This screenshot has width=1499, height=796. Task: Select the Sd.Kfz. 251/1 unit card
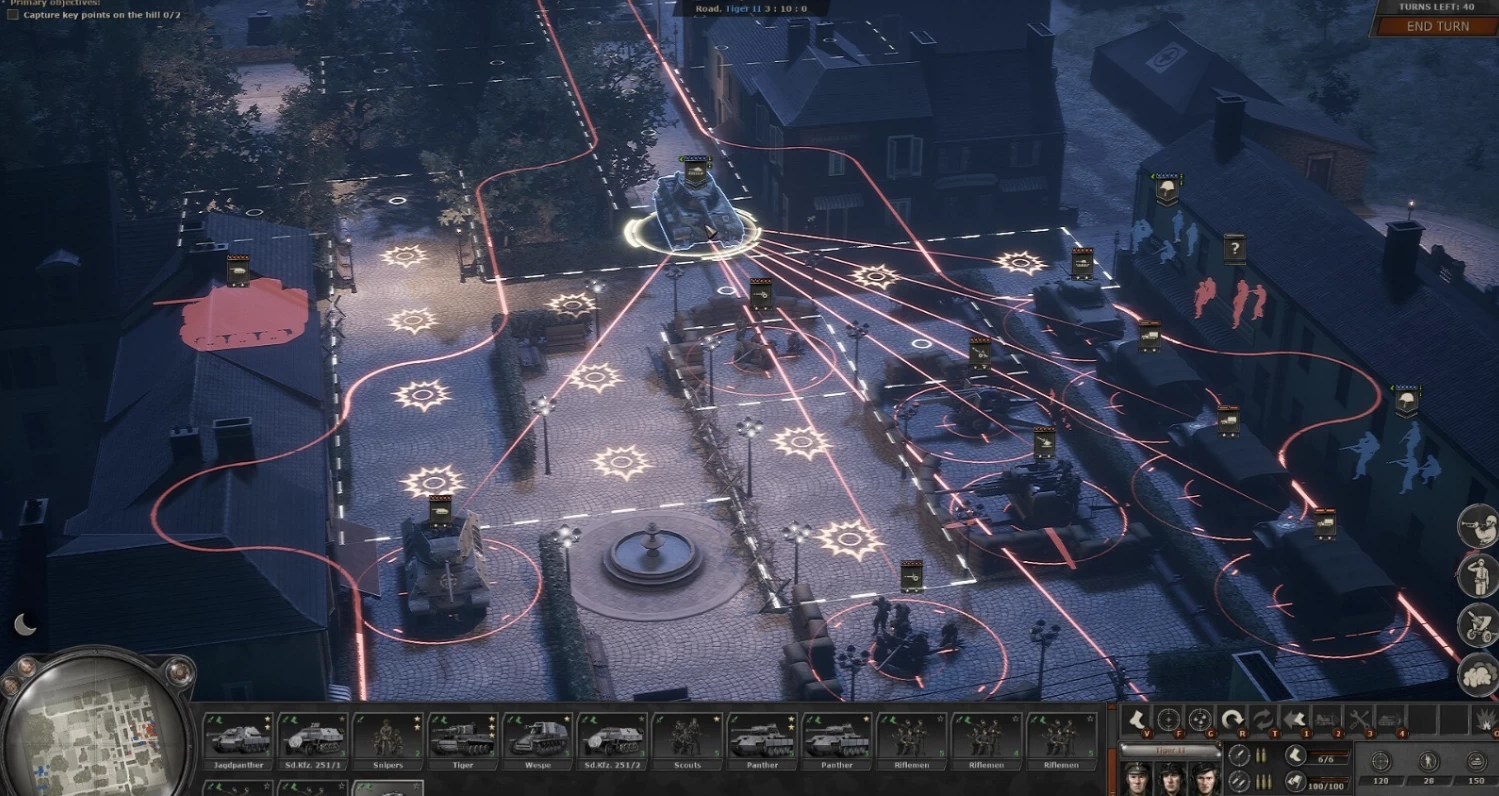tap(313, 740)
